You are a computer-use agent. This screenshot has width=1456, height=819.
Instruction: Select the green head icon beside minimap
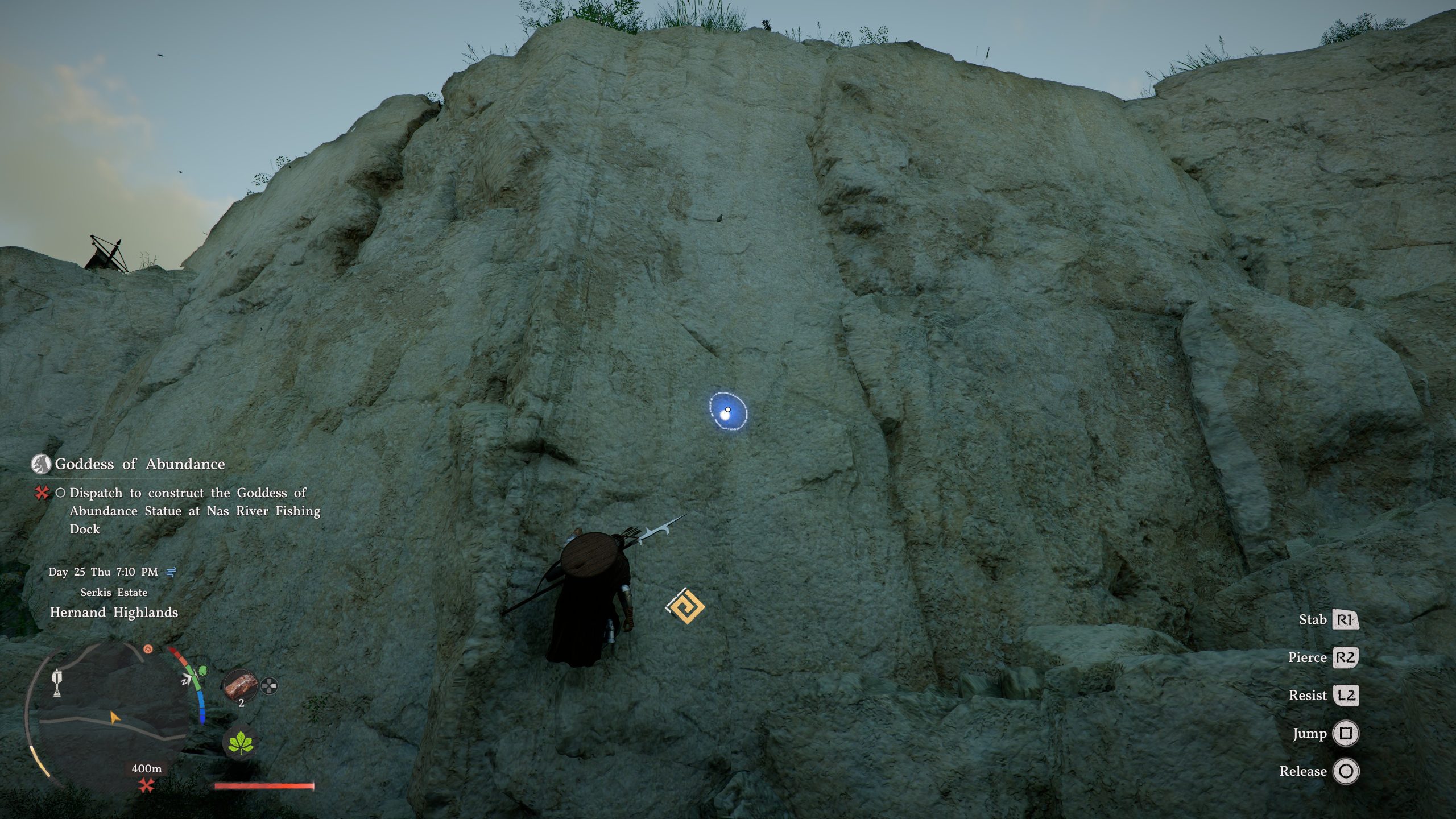(202, 672)
